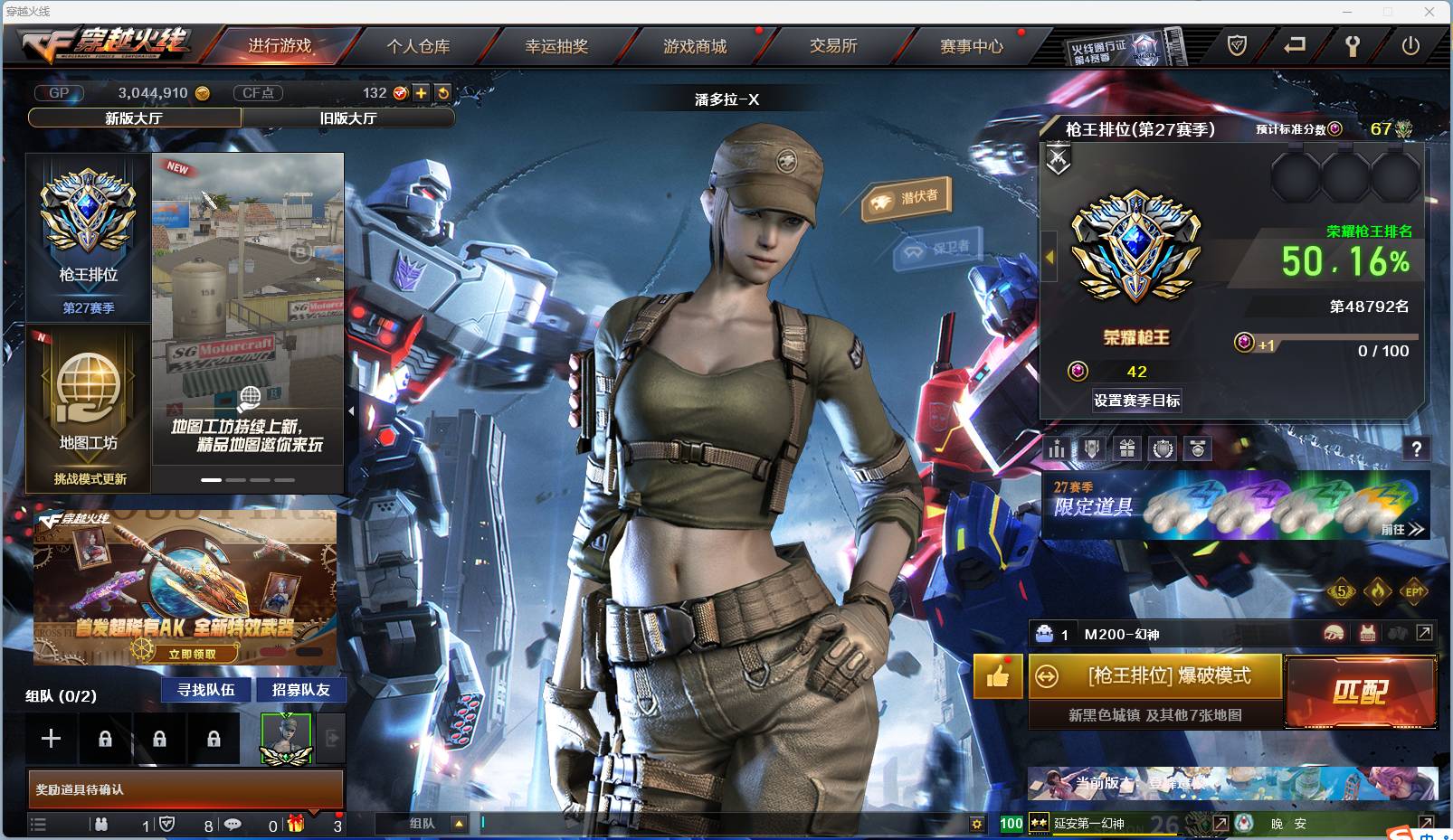1453x840 pixels.
Task: Click the gift box icon above 27赛季 banner
Action: coord(1127,448)
